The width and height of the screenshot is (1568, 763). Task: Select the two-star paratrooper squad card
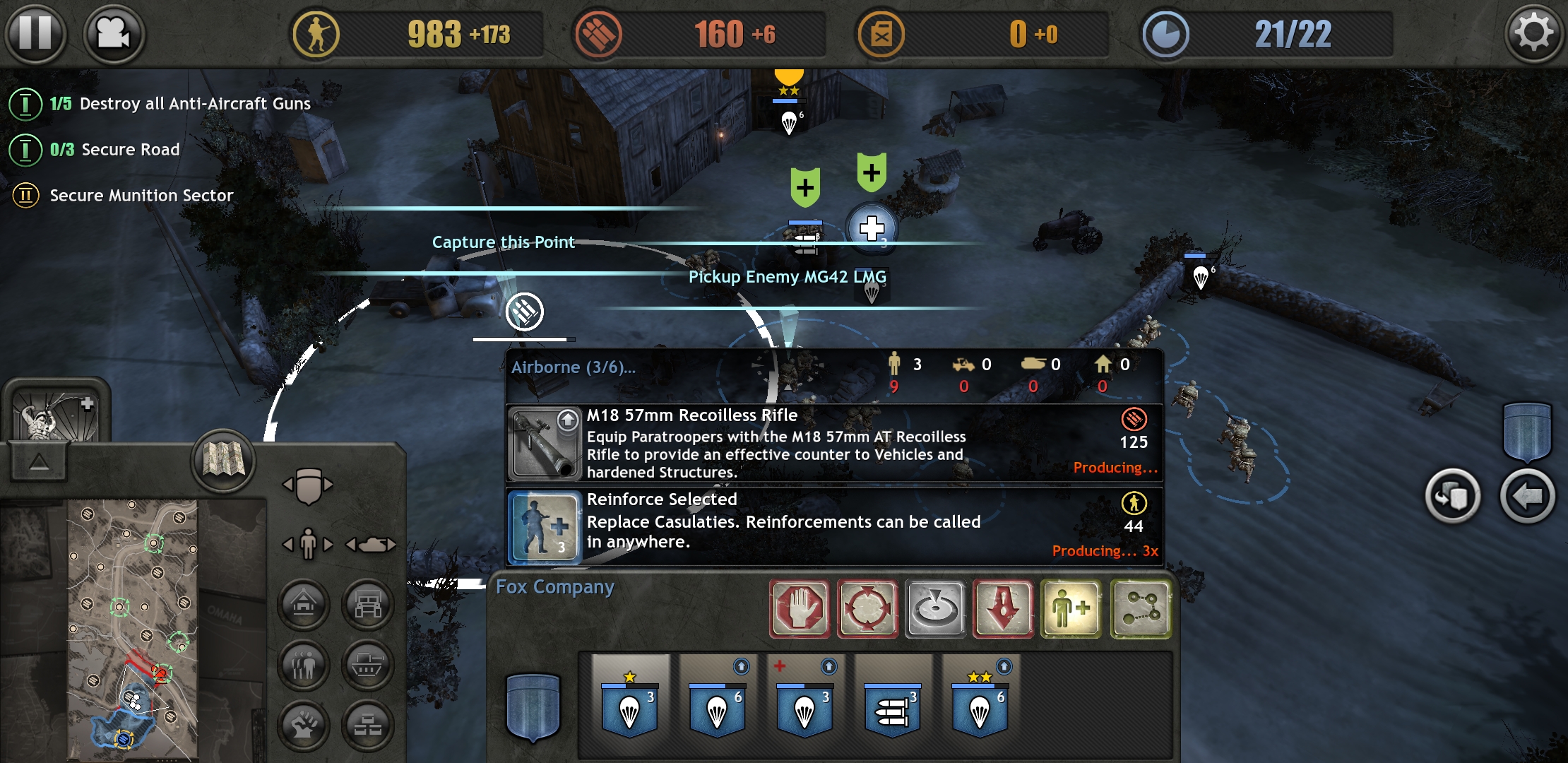click(x=980, y=703)
